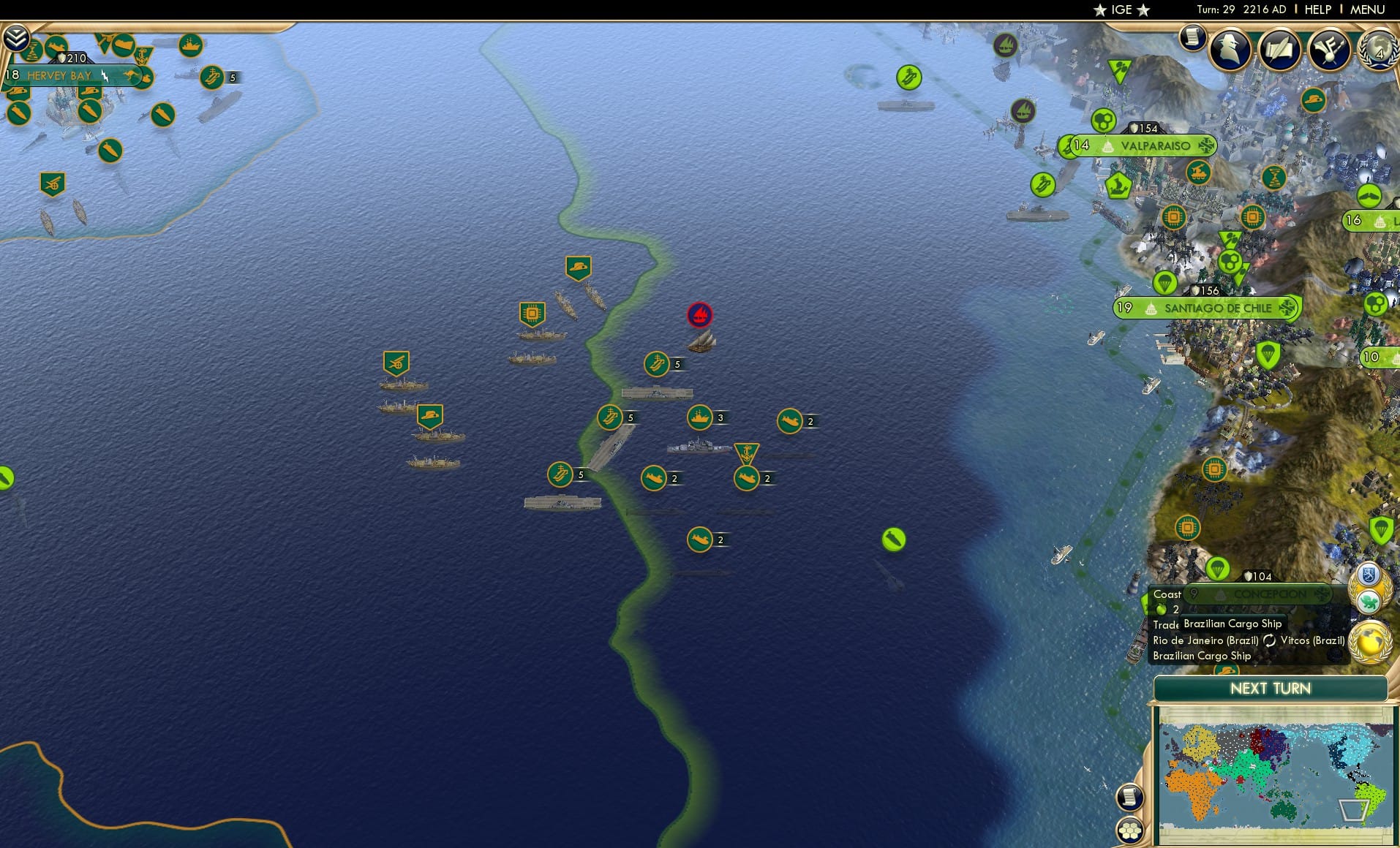The width and height of the screenshot is (1400, 848).
Task: Toggle the scroll icon beside the minimap
Action: 1130,797
